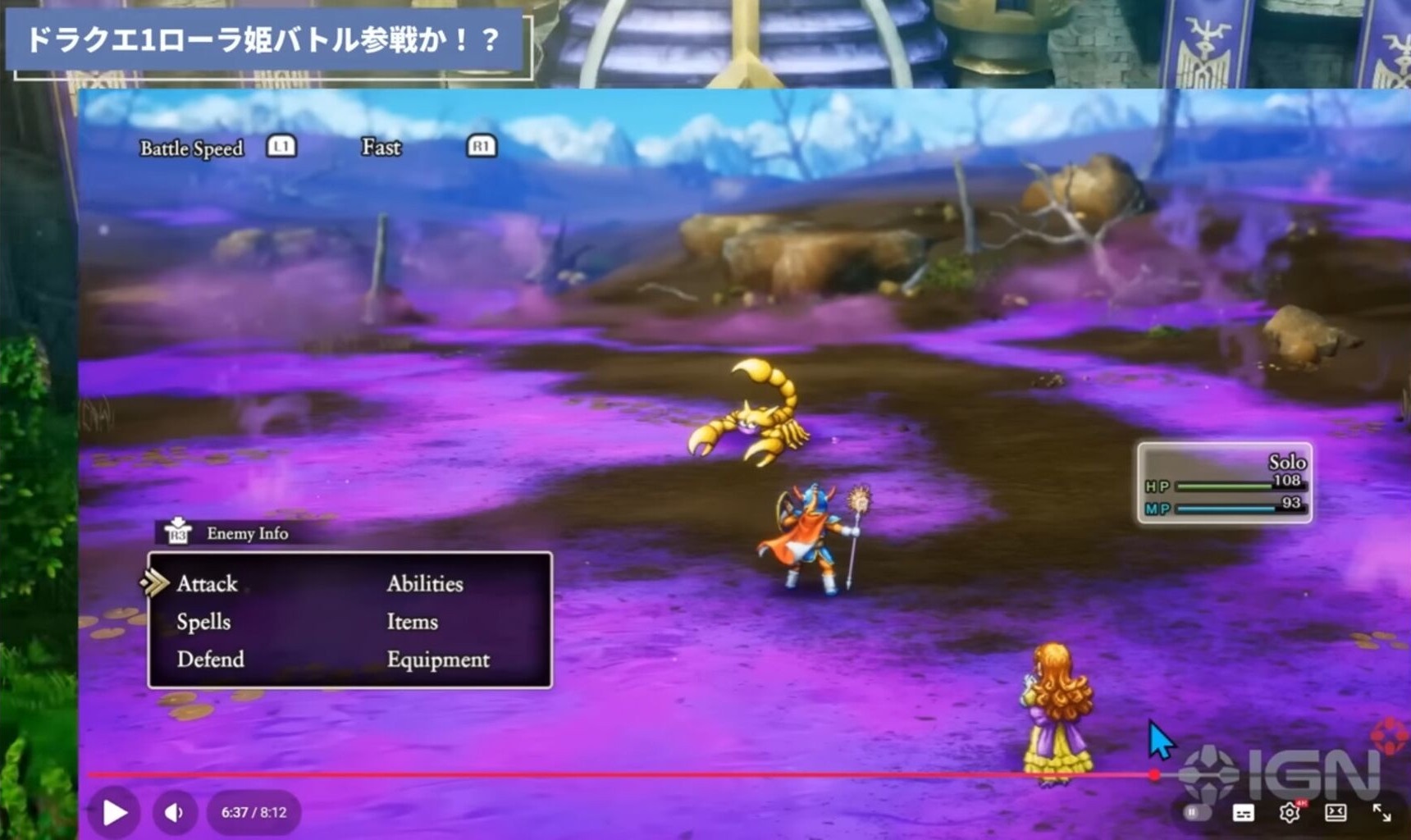
Task: Open the Abilities list
Action: (x=425, y=584)
